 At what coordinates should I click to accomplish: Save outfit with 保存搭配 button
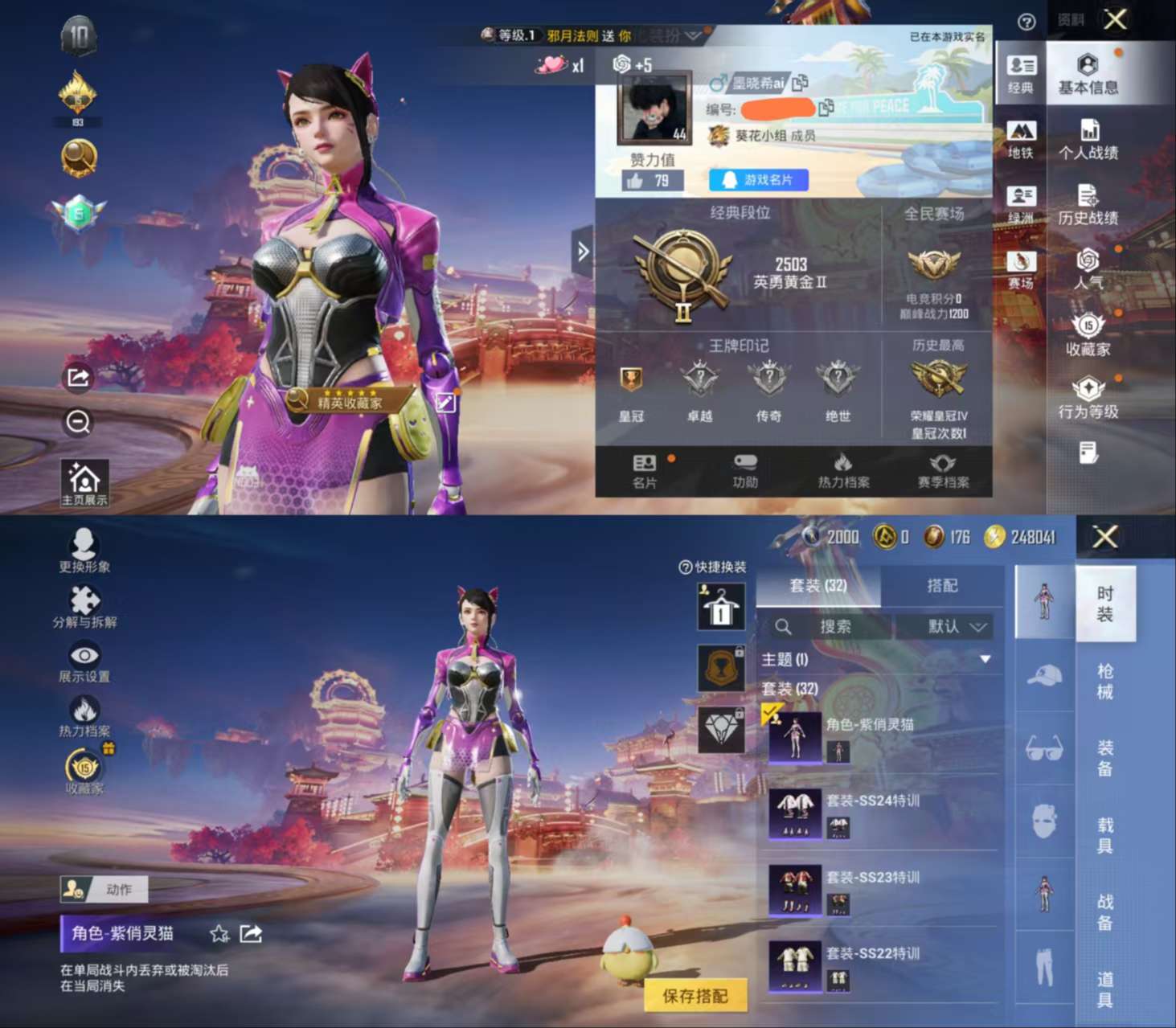695,996
